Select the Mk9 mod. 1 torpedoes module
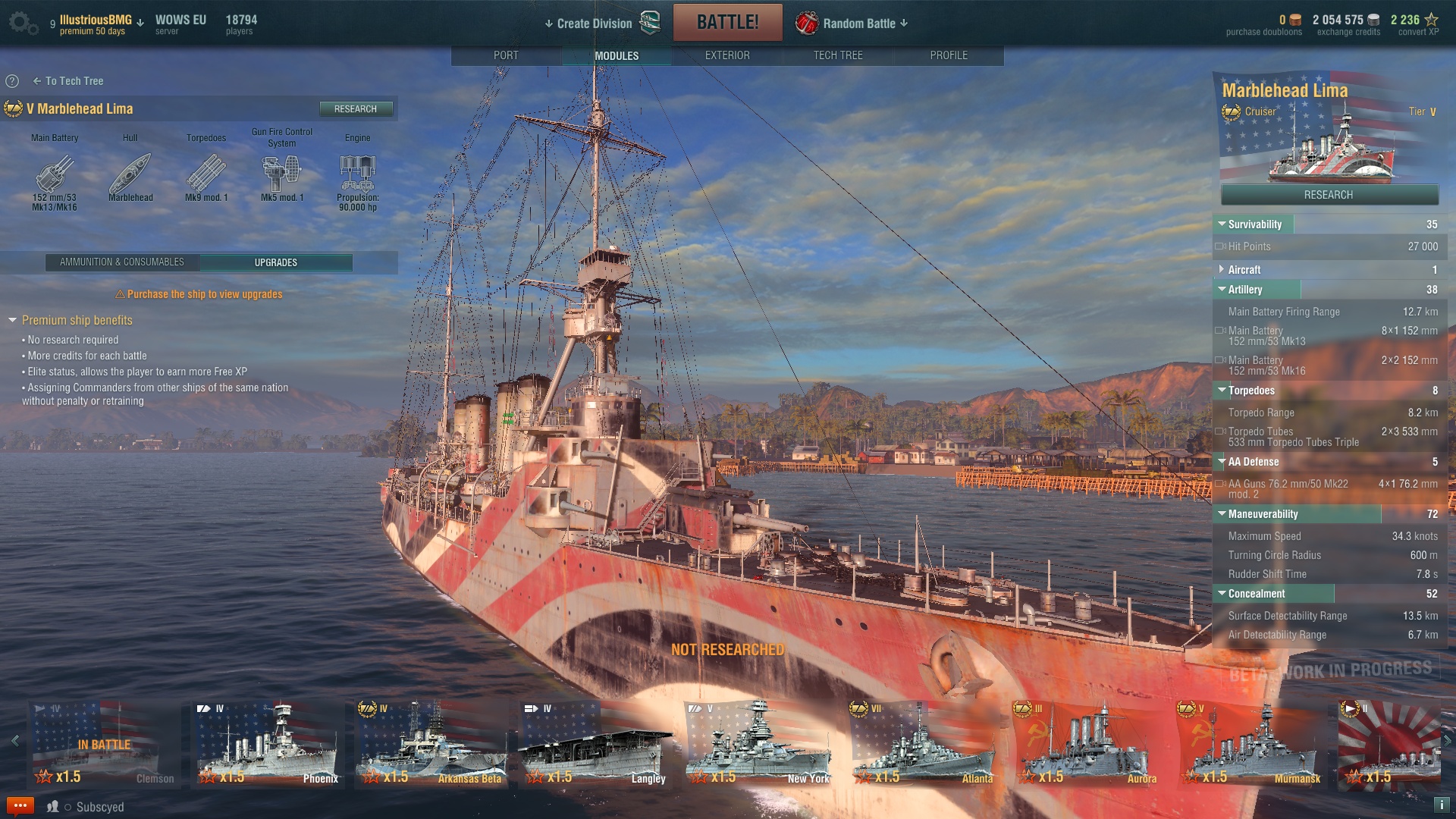Image resolution: width=1456 pixels, height=819 pixels. [206, 174]
